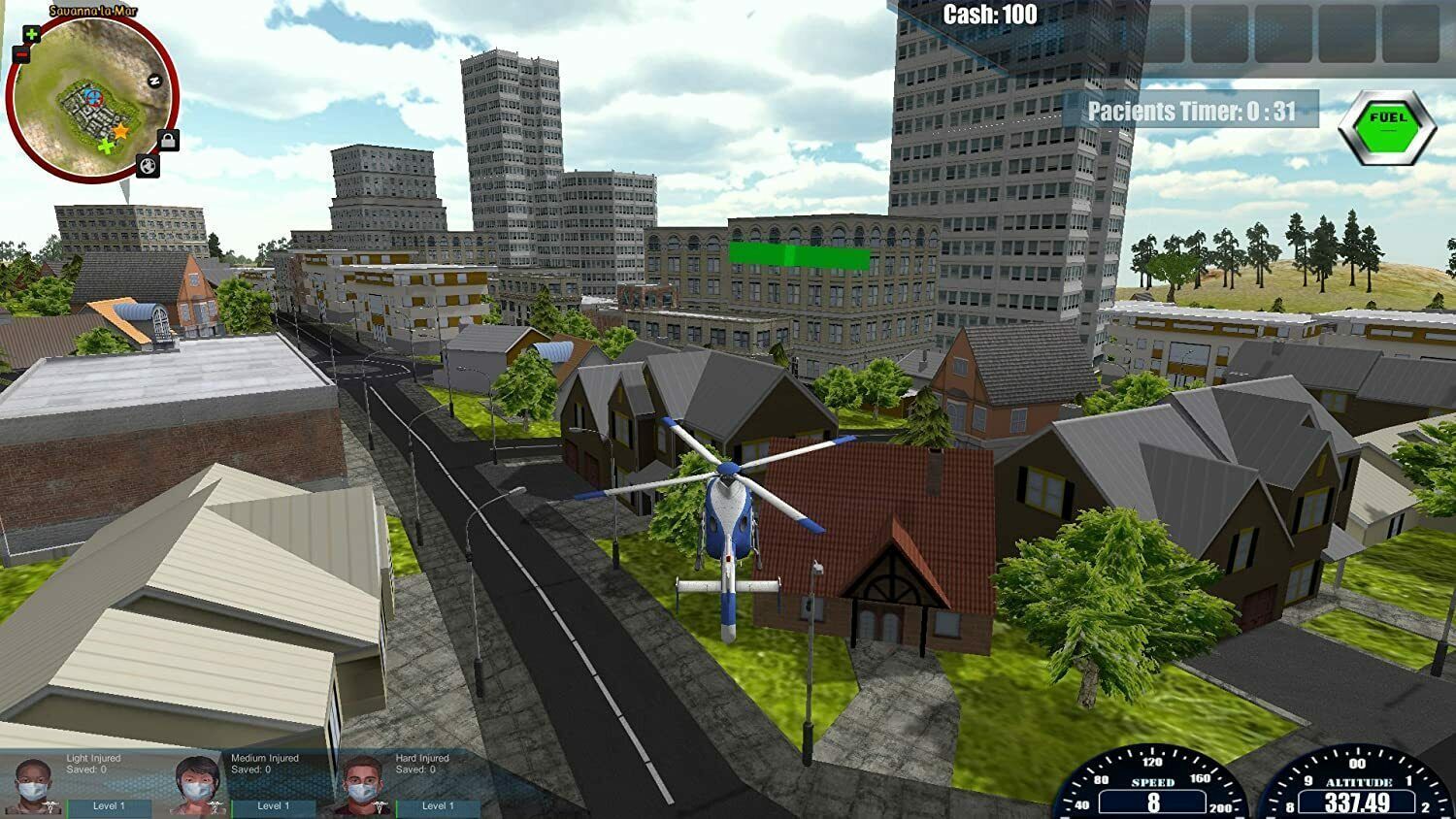
Task: Open the world map globe button
Action: pos(148,166)
